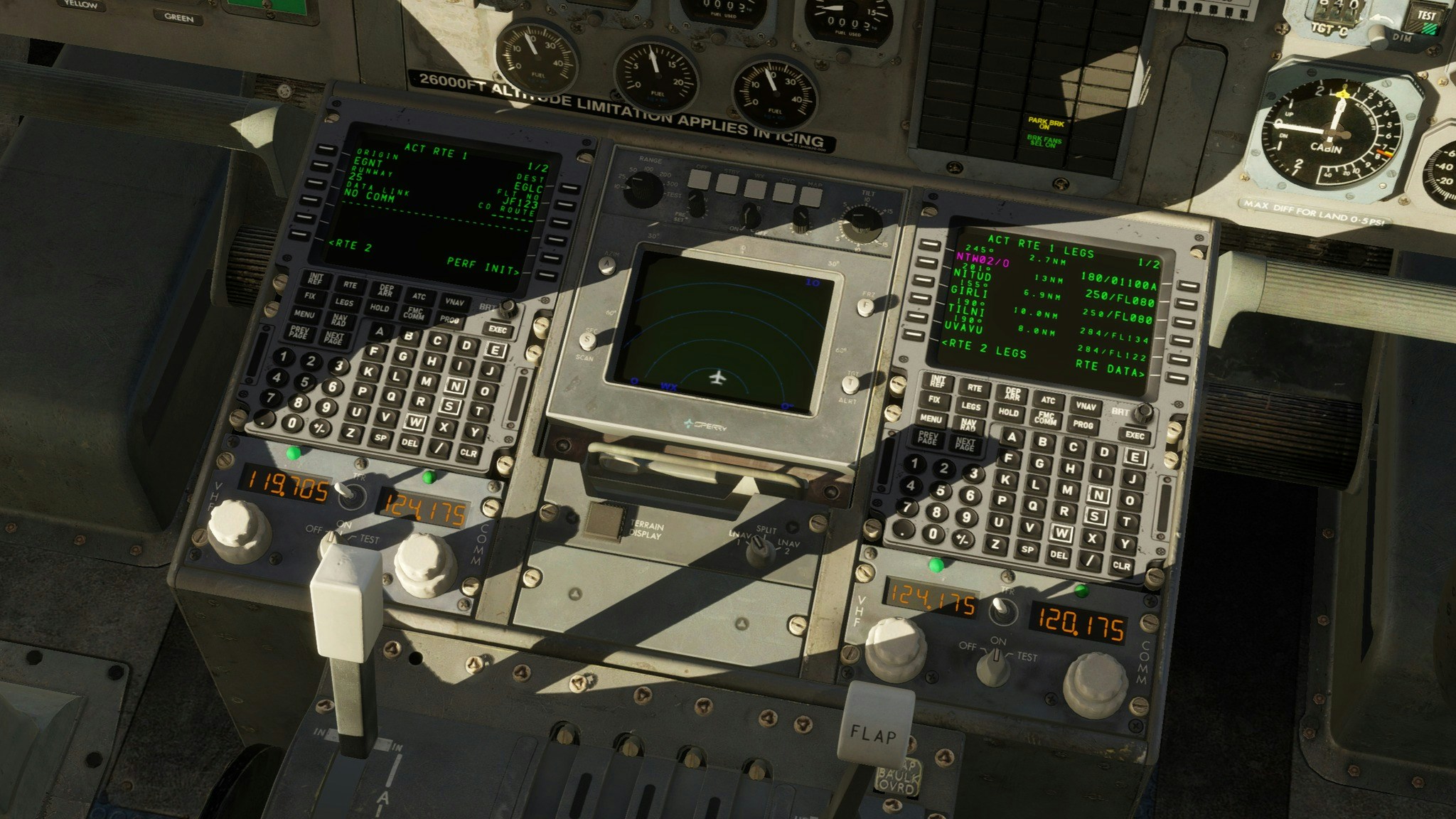The height and width of the screenshot is (819, 1456).
Task: Toggle the radar SEC SCAN button
Action: pos(589,340)
